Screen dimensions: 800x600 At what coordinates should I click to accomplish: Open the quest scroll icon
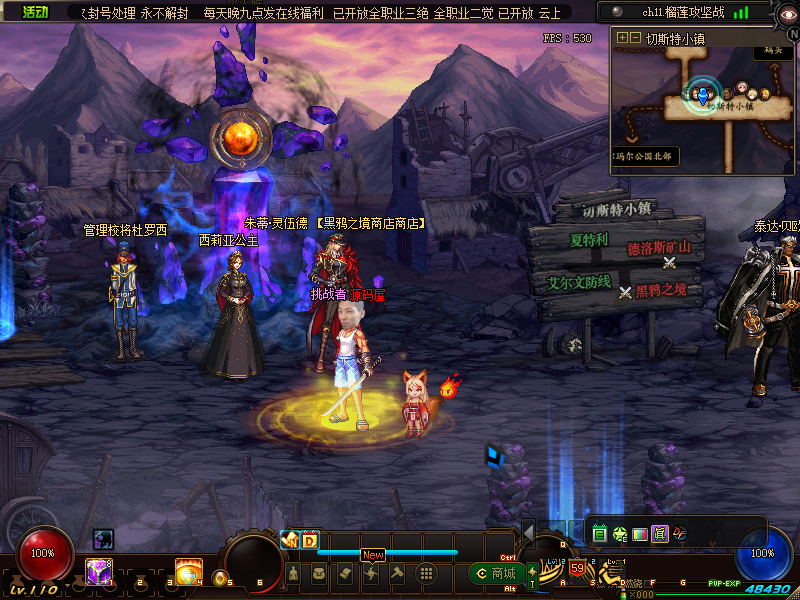click(x=345, y=573)
